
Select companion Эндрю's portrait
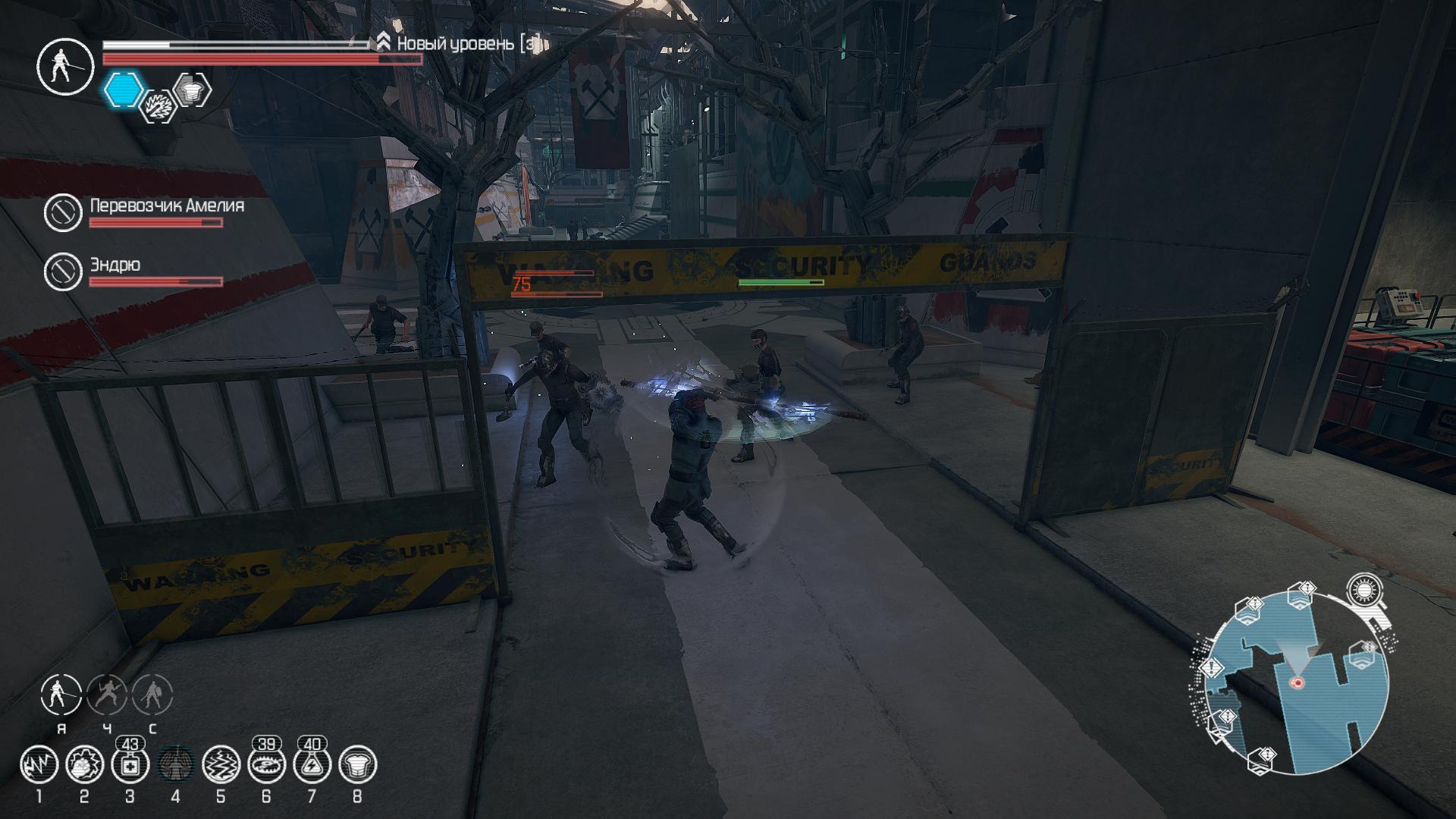[x=63, y=271]
